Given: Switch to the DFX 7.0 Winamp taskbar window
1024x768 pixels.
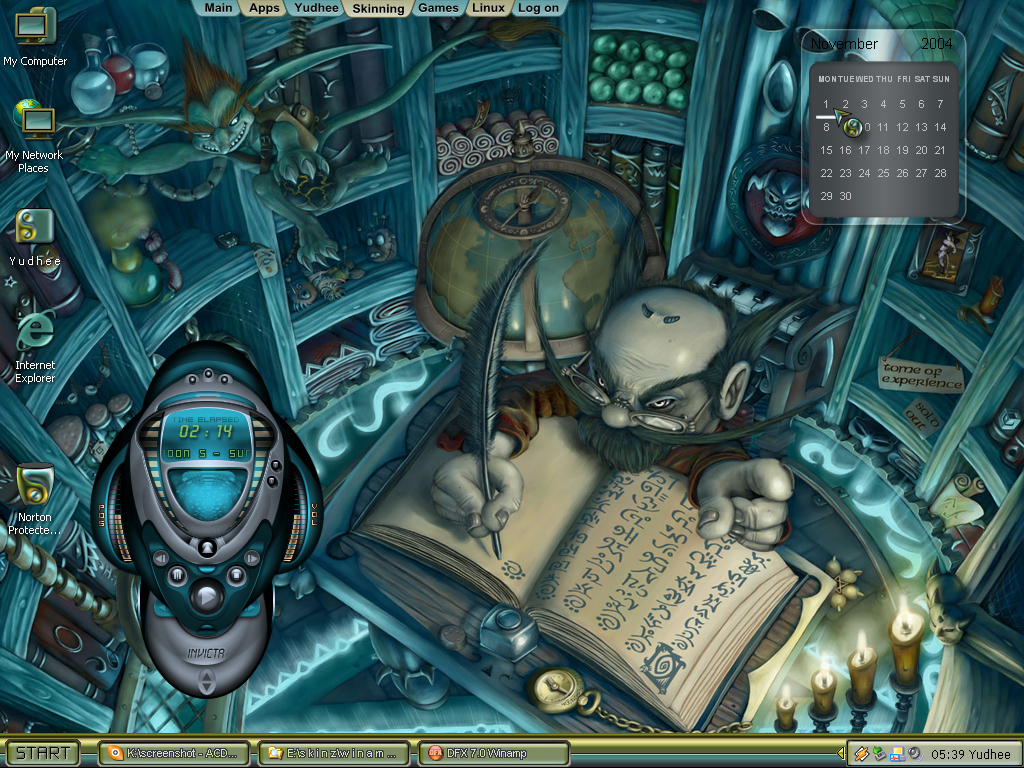Looking at the screenshot, I should tap(492, 753).
